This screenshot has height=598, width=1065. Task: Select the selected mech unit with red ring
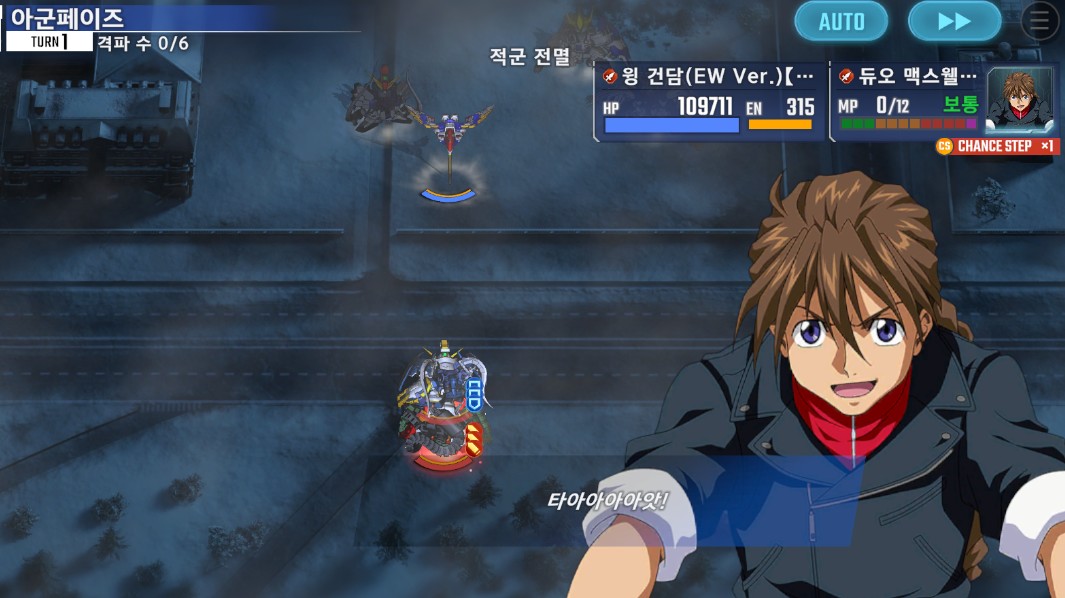[445, 412]
